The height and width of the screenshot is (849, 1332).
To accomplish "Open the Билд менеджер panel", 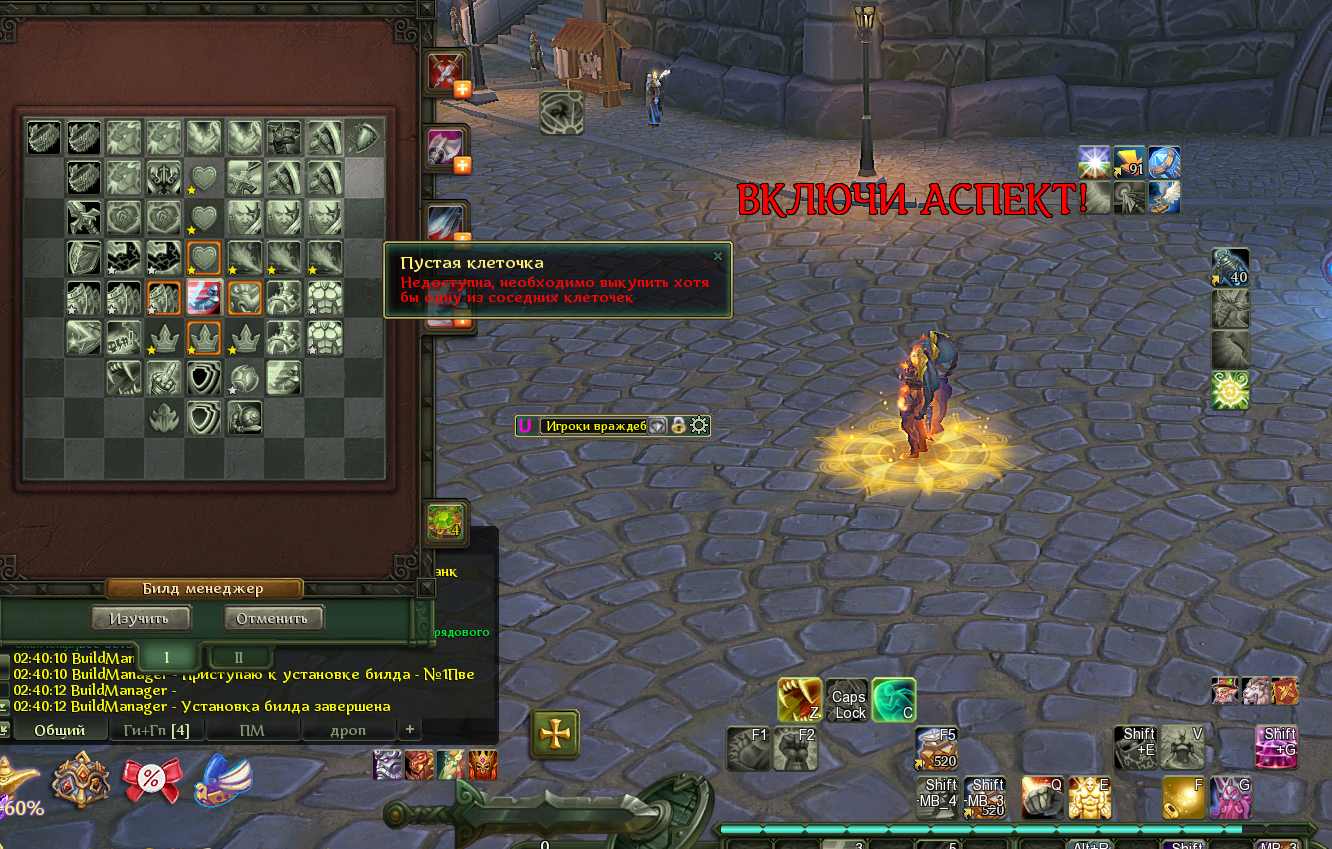I will coord(203,589).
